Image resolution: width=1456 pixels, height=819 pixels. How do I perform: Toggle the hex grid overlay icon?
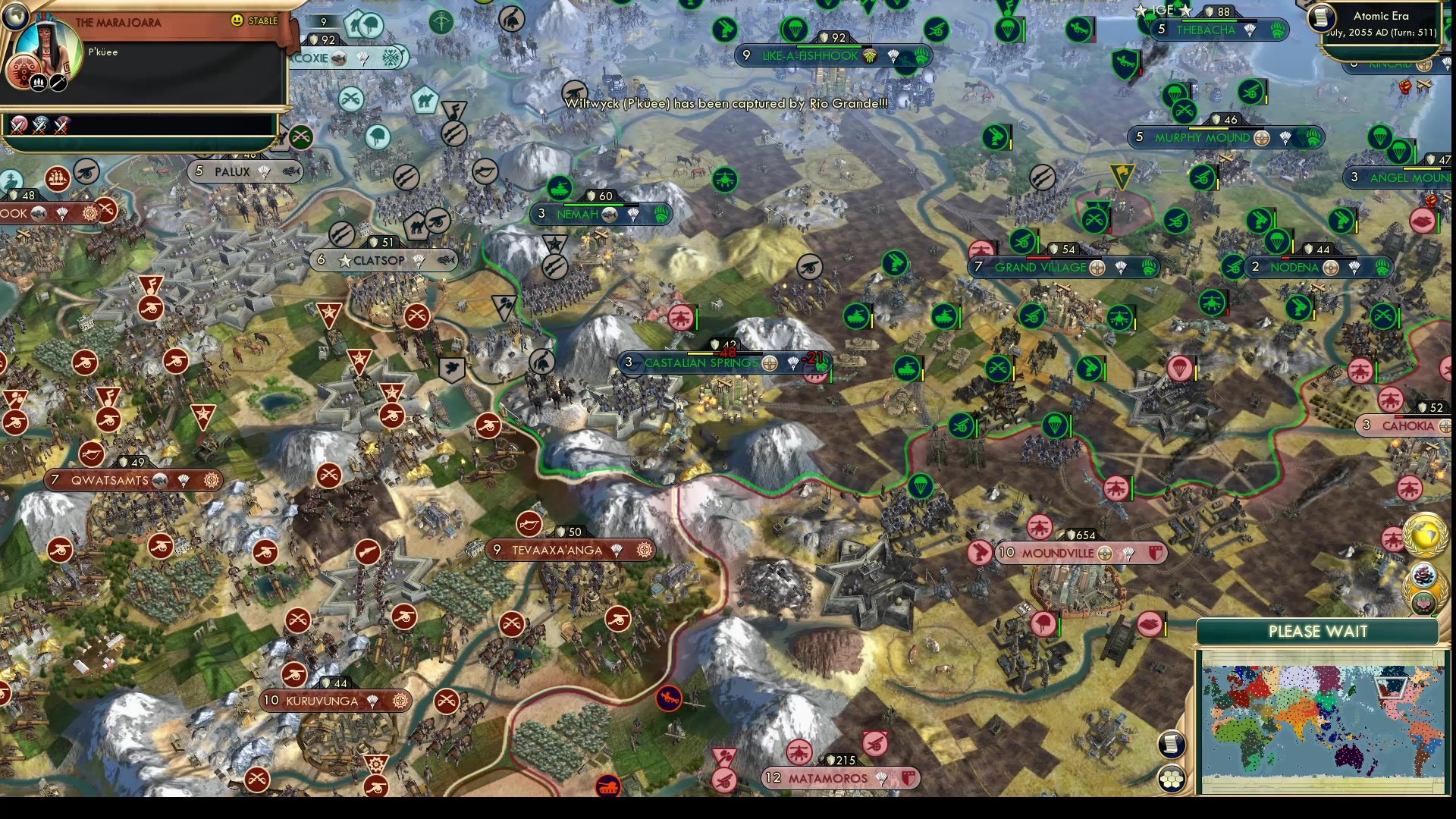1172,778
